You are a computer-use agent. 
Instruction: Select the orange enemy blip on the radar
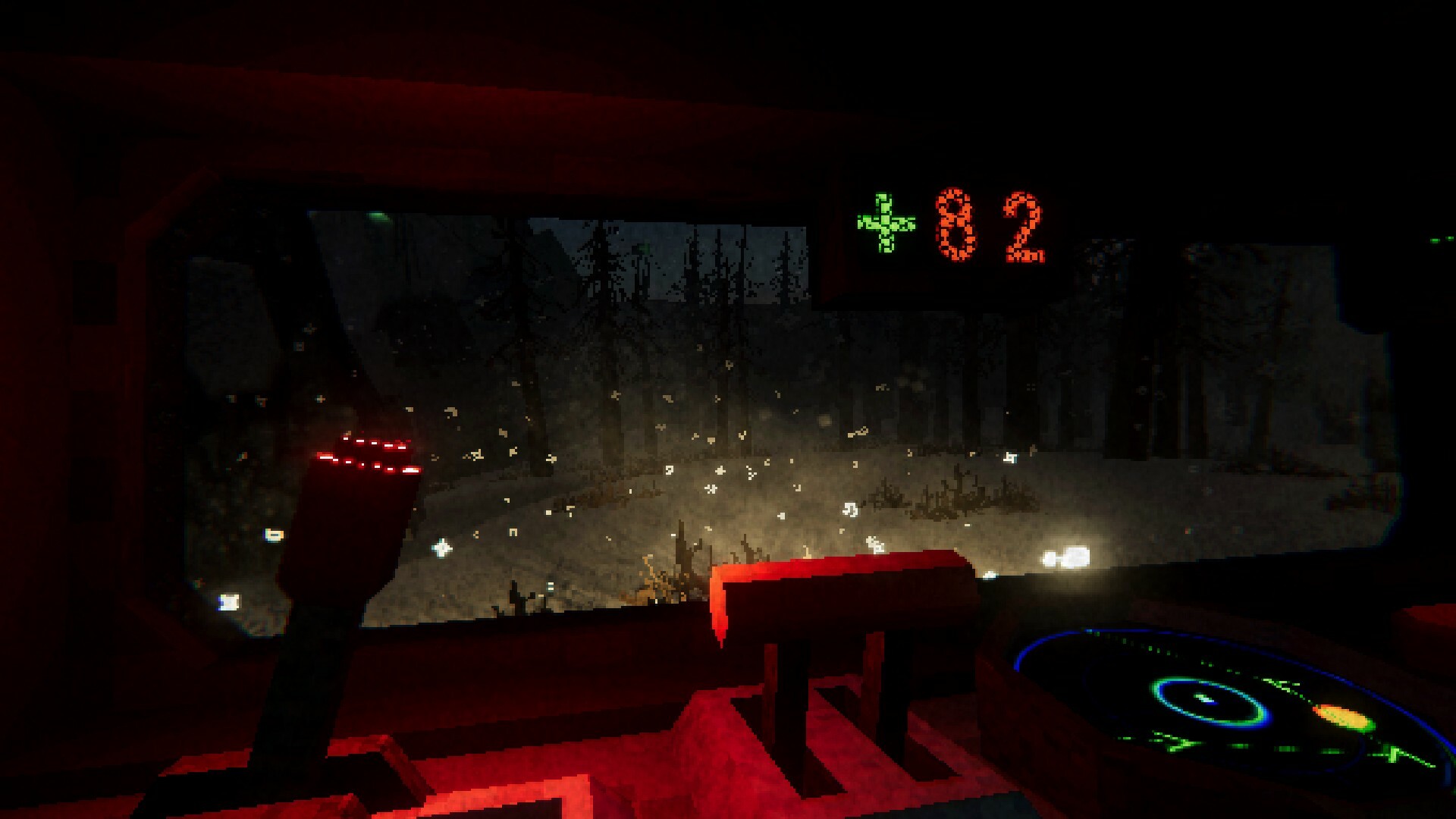point(1342,714)
